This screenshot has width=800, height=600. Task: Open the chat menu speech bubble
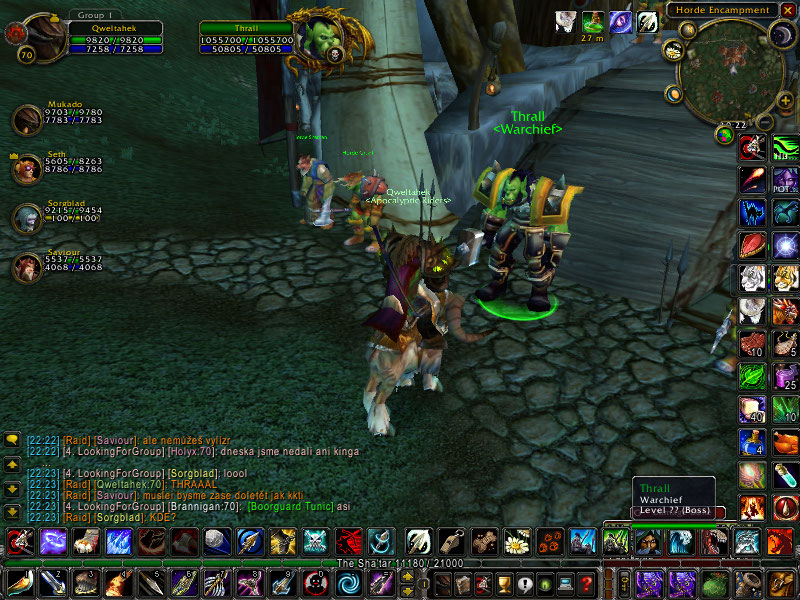(13, 439)
